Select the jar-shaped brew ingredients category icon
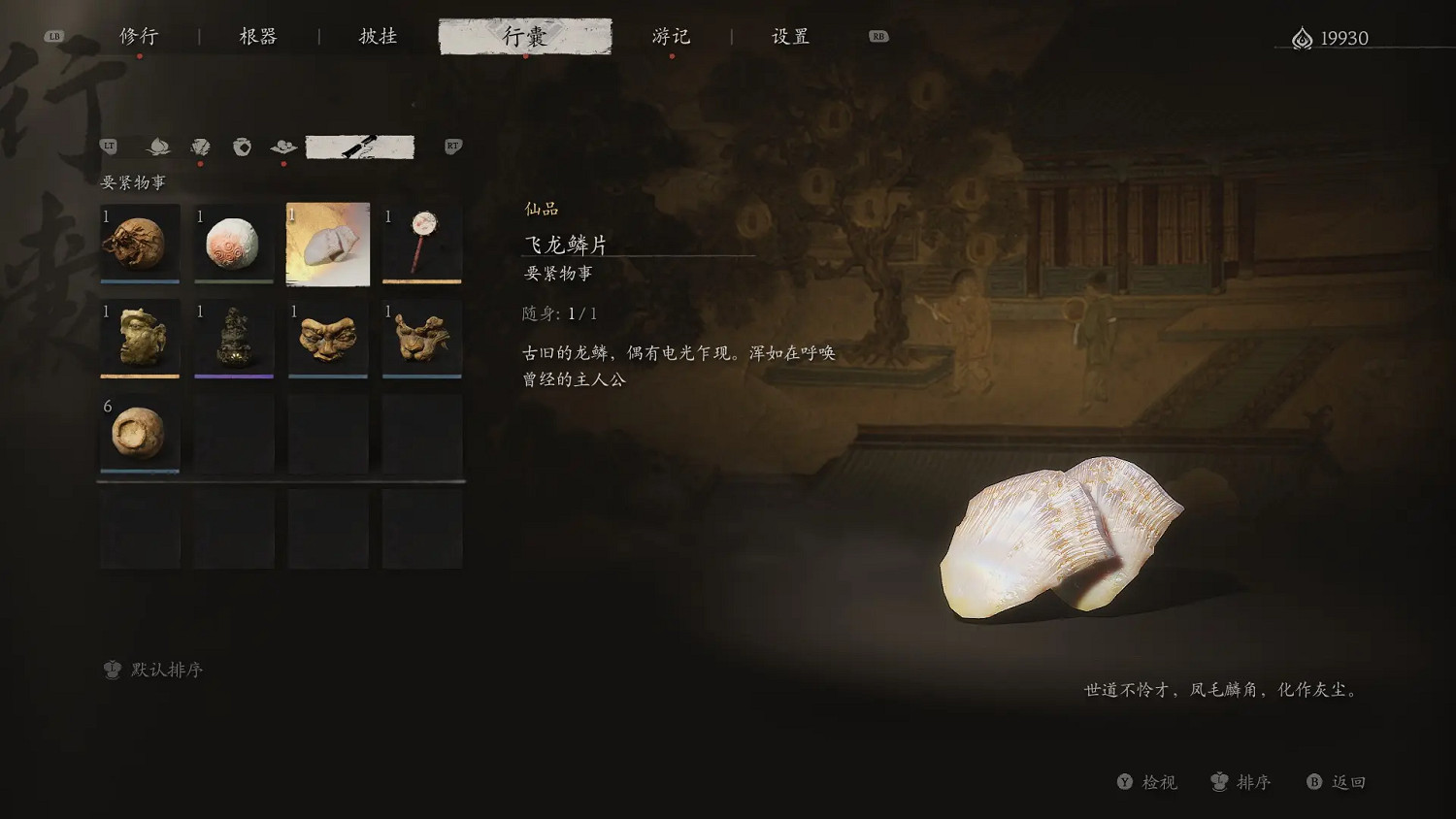This screenshot has height=819, width=1456. click(241, 147)
